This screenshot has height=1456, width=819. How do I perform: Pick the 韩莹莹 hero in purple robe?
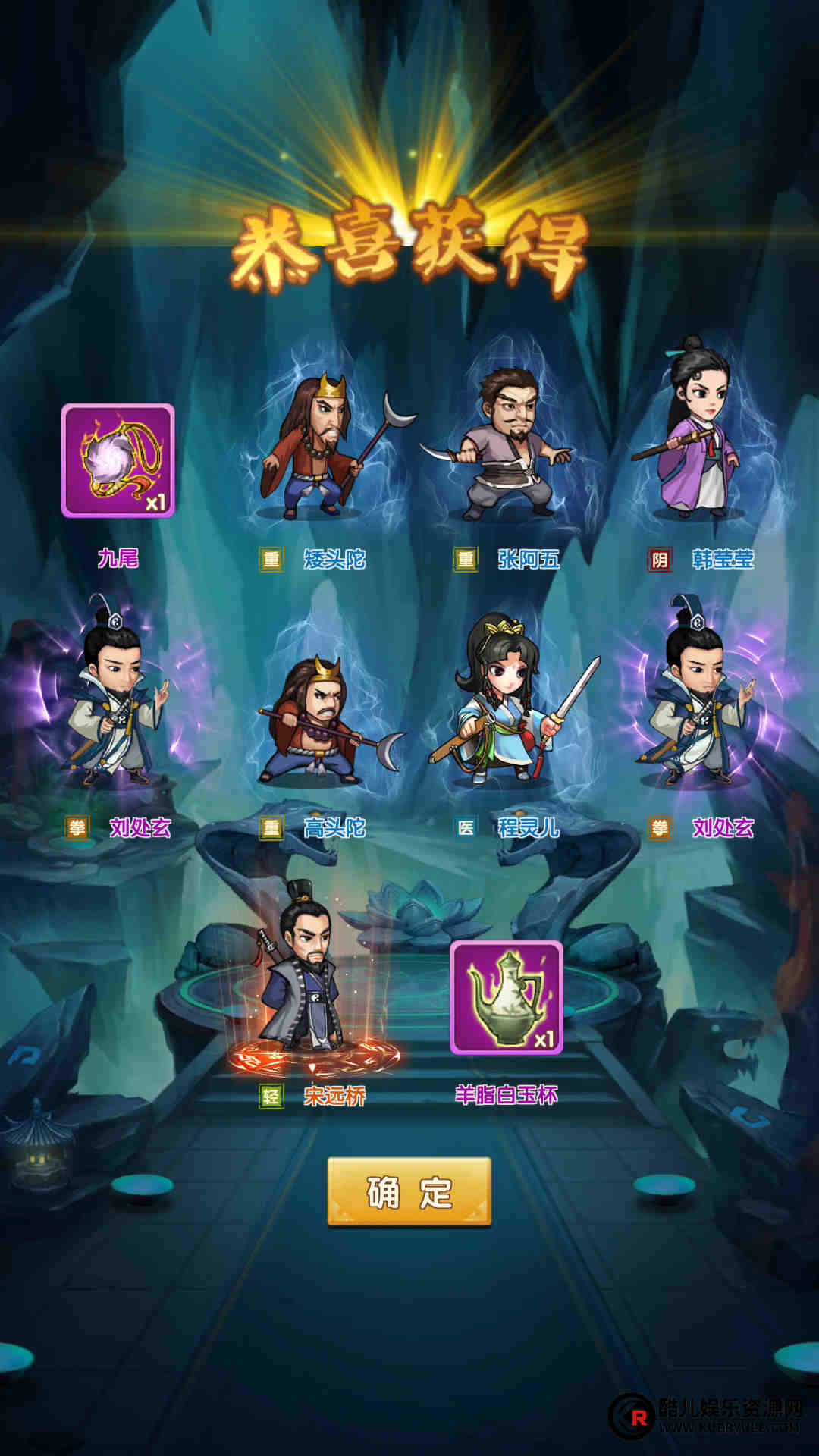[699, 436]
